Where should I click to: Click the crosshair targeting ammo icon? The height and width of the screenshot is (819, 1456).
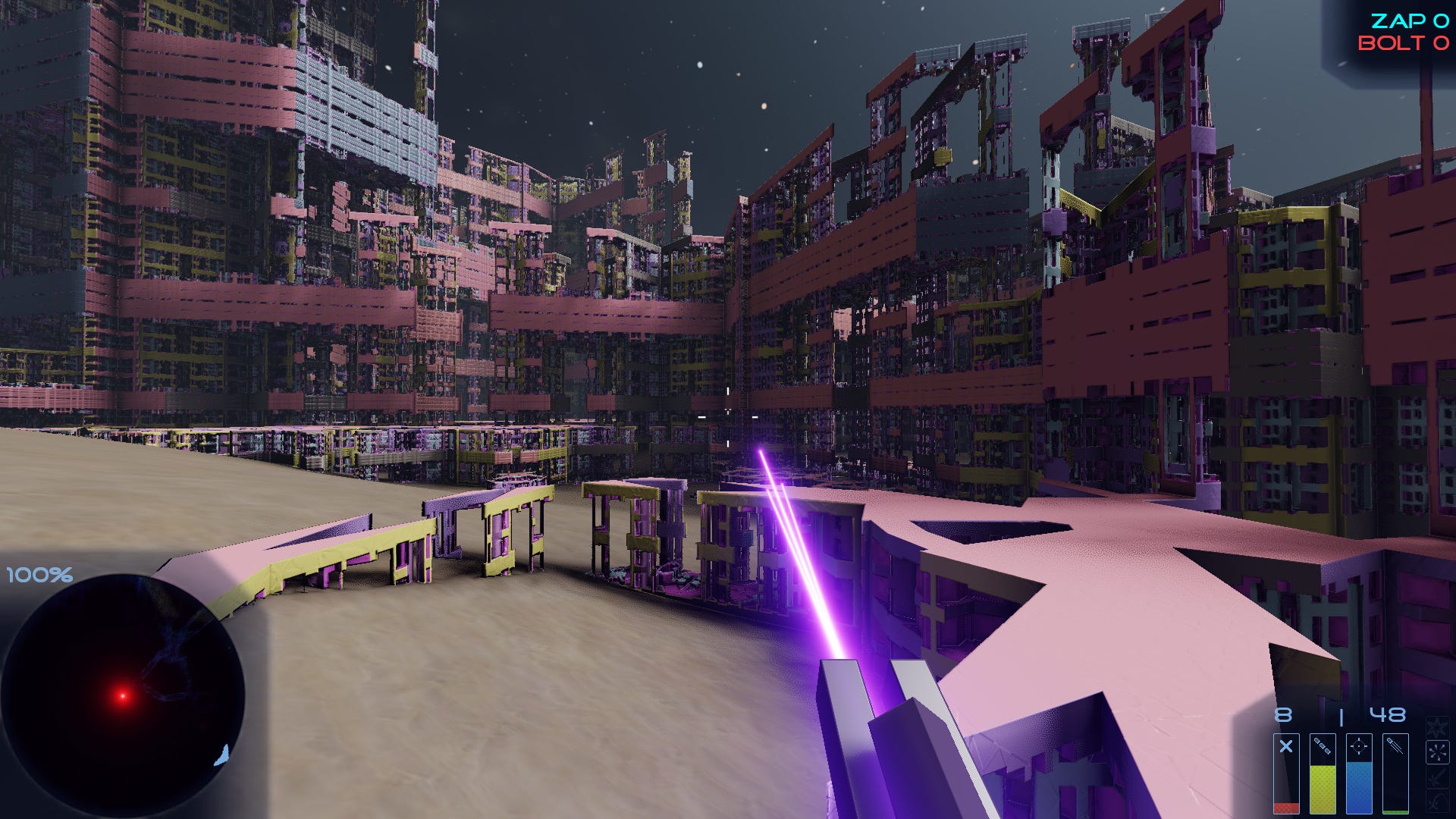[x=1359, y=745]
